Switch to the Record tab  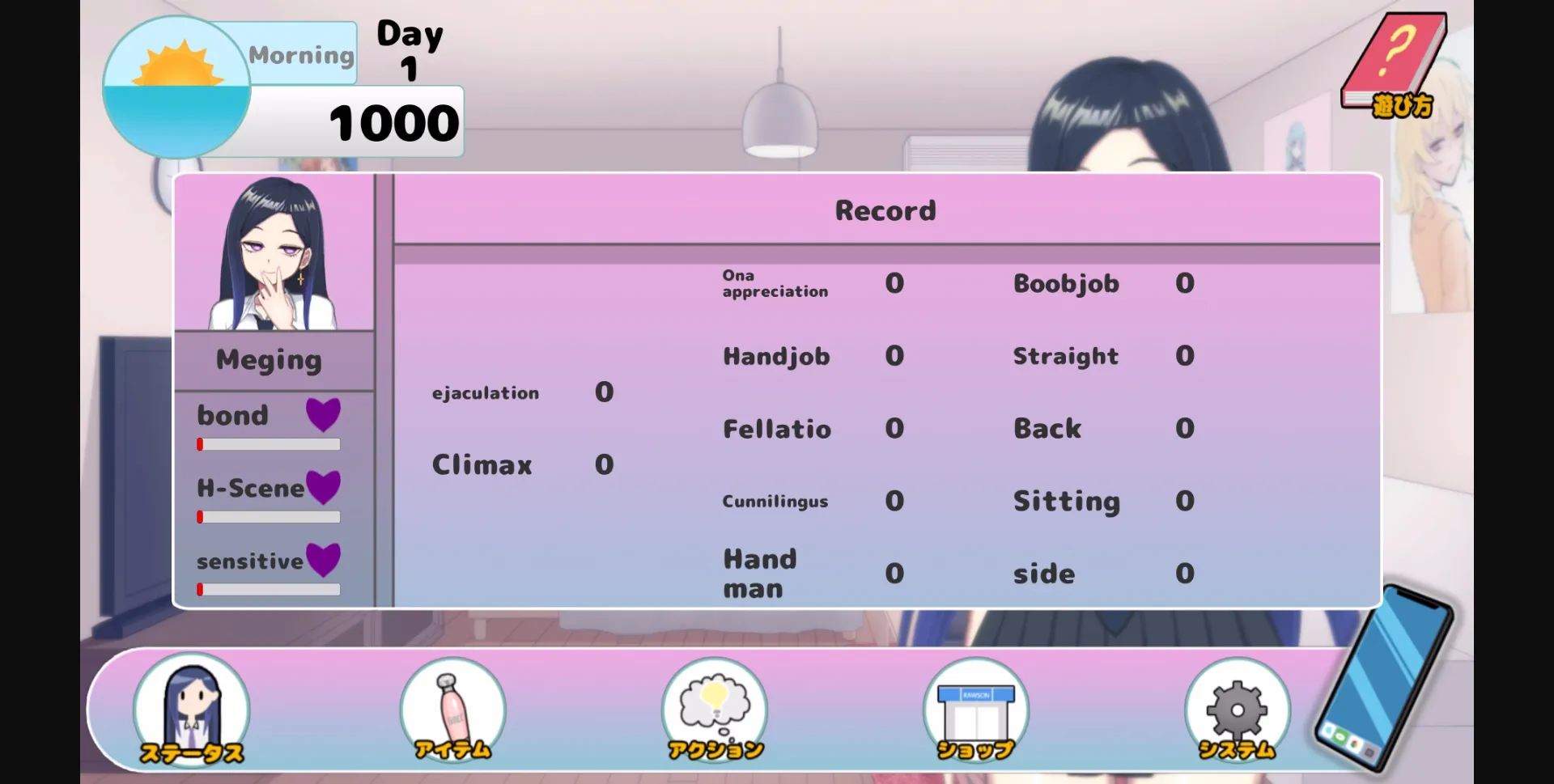coord(885,210)
